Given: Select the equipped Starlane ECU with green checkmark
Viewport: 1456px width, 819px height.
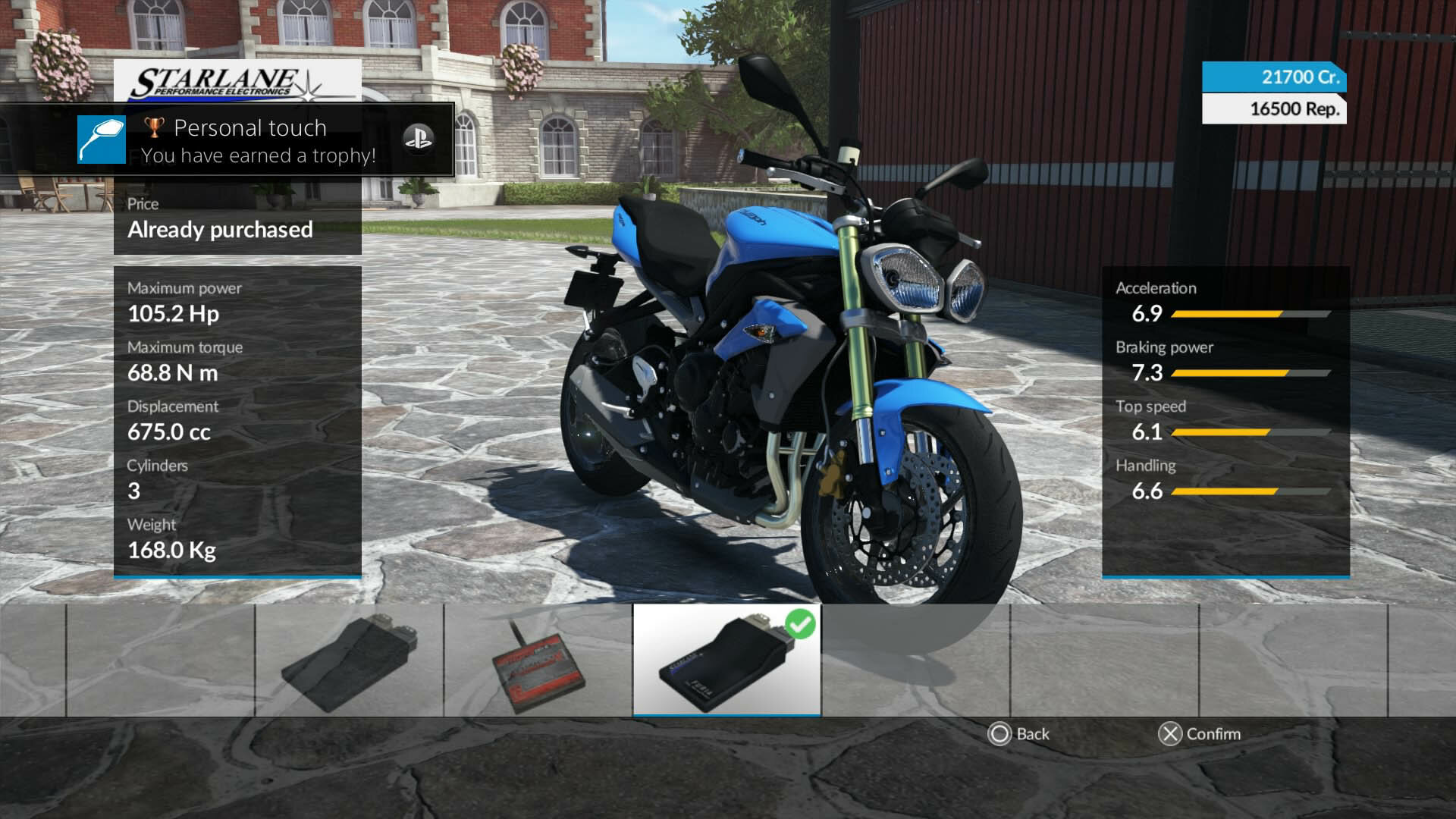Looking at the screenshot, I should 726,660.
